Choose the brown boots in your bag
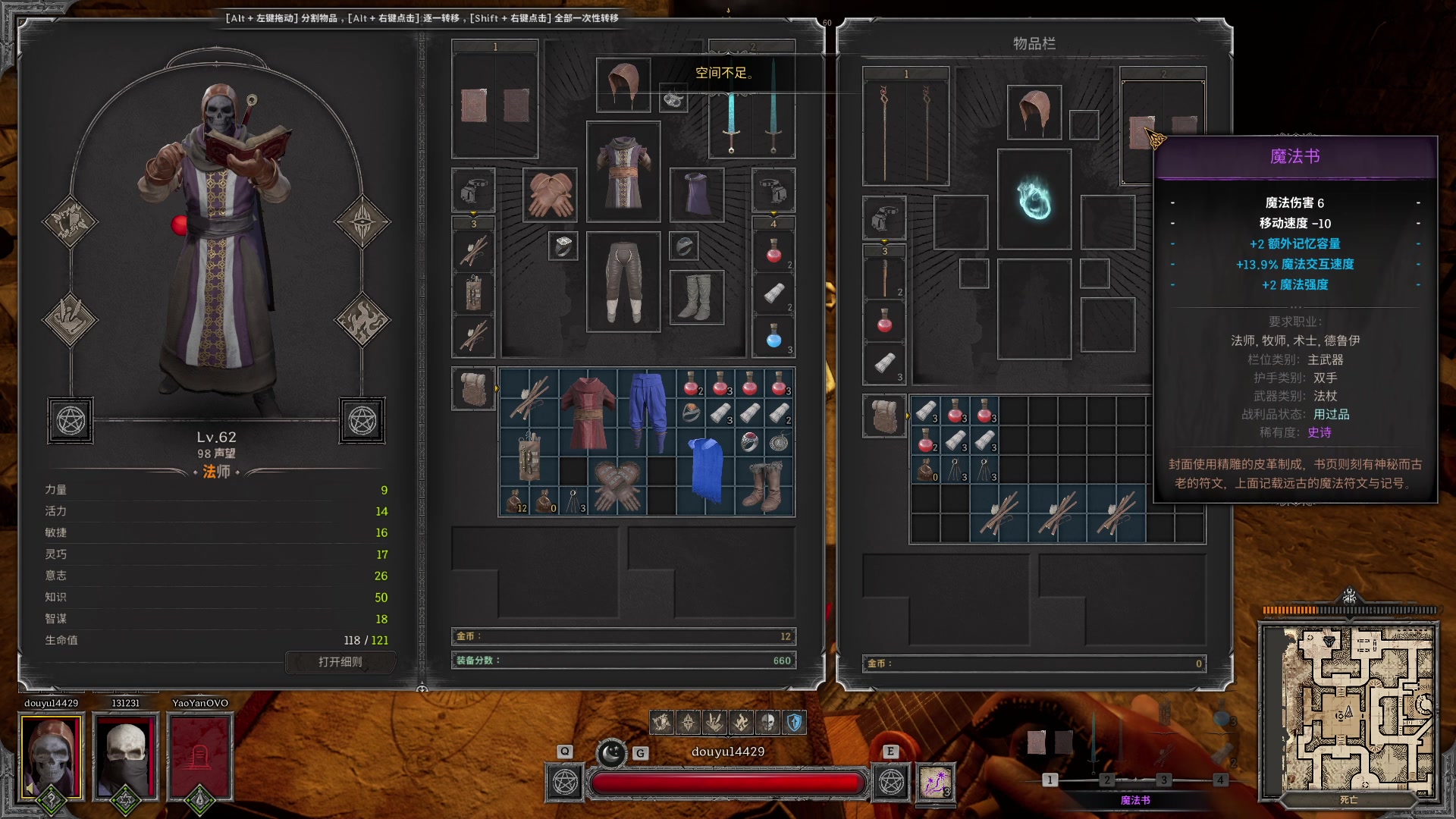Screen dimensions: 1456x819 tap(764, 486)
